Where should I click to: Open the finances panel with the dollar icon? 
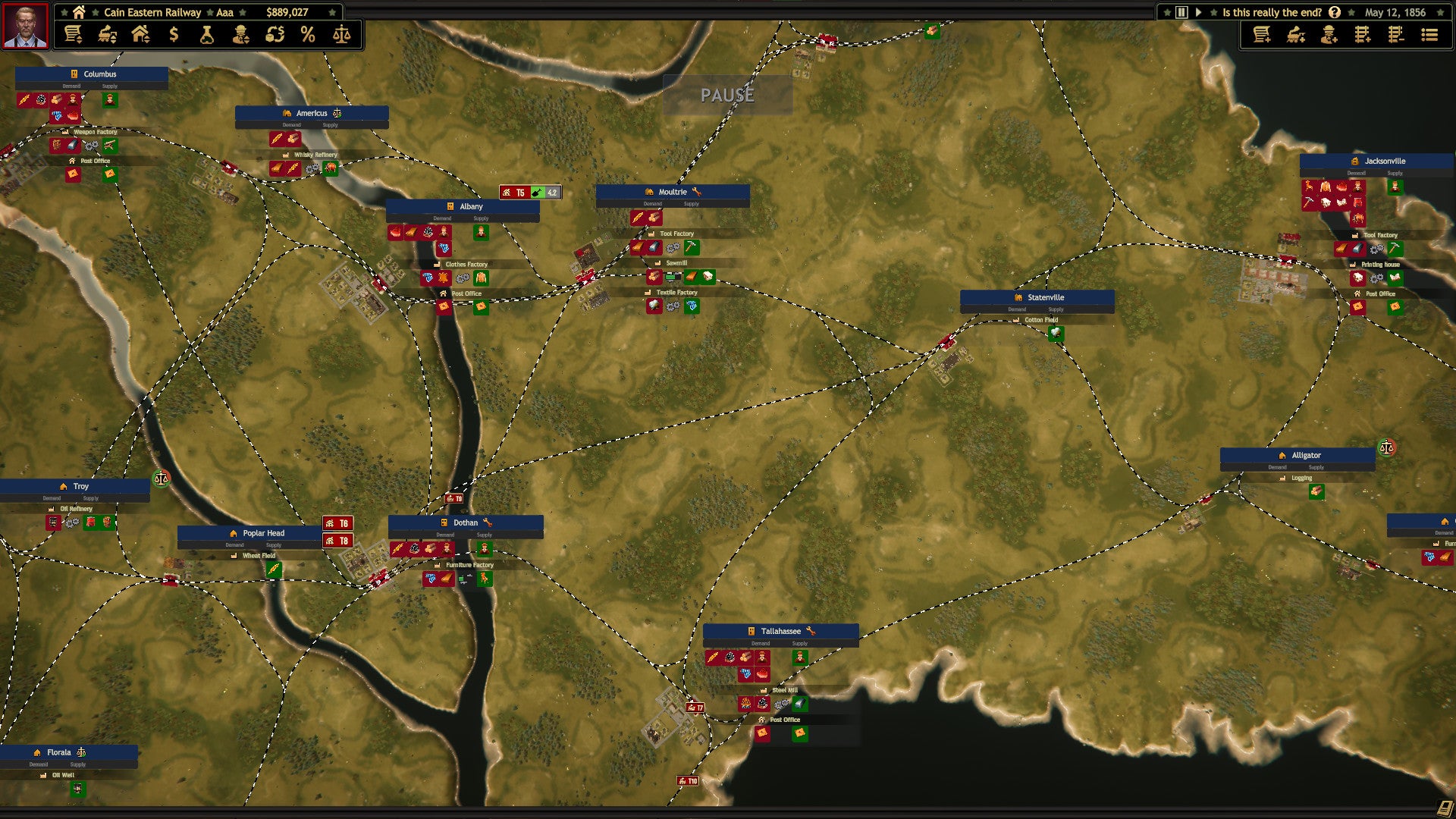(173, 35)
